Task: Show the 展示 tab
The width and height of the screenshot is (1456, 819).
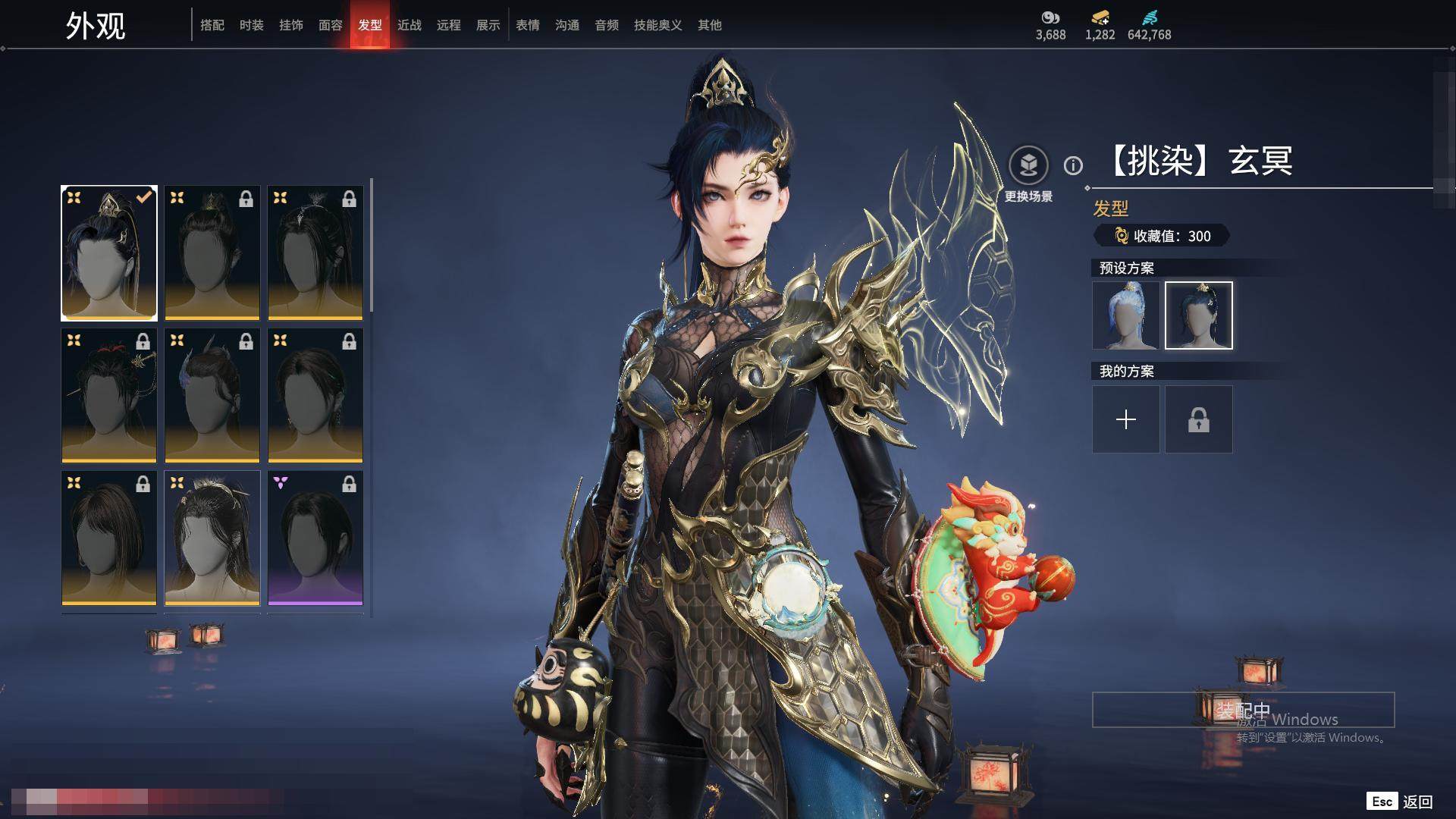Action: pos(488,25)
